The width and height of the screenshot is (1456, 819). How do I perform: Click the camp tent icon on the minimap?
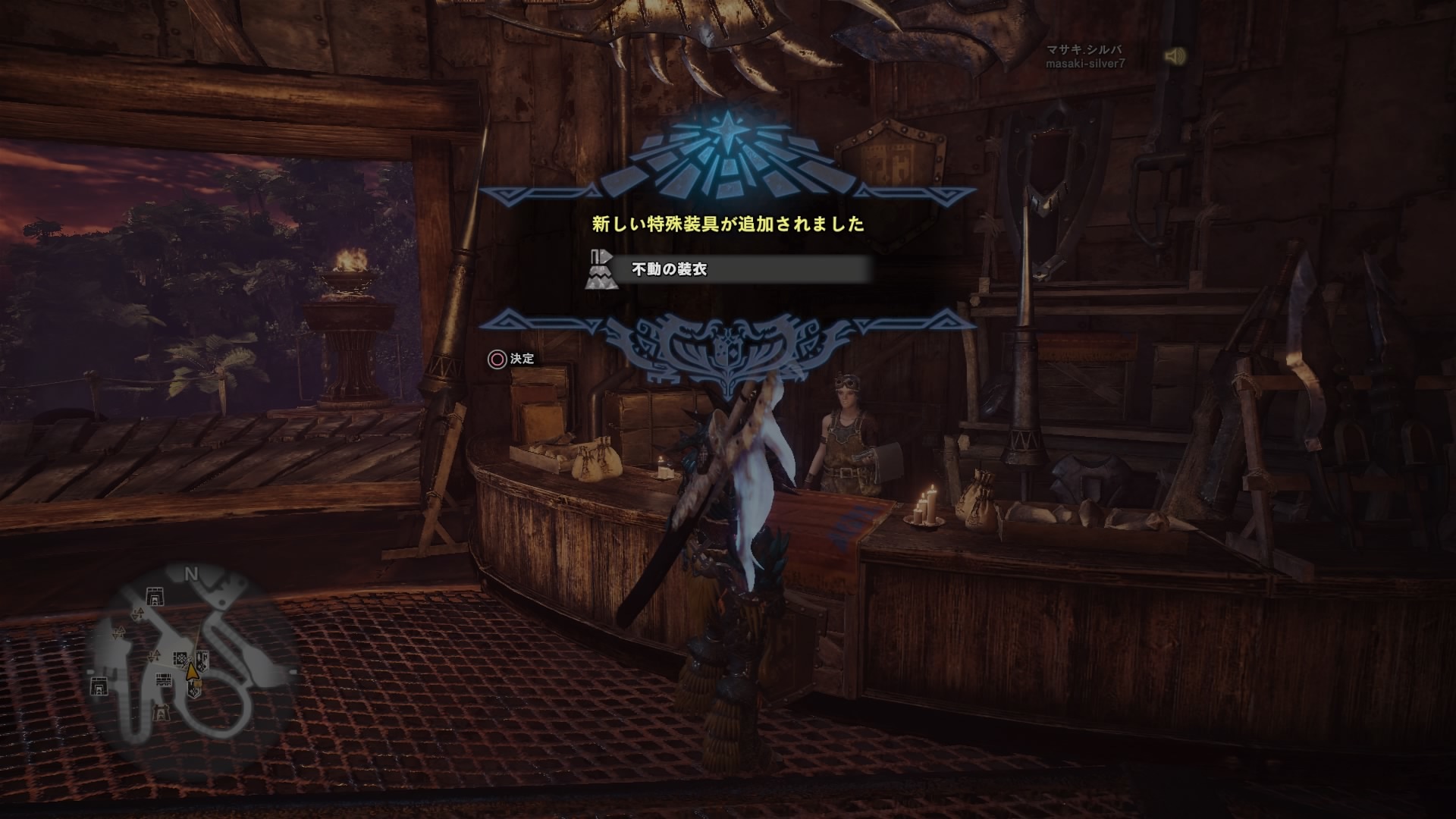(155, 598)
